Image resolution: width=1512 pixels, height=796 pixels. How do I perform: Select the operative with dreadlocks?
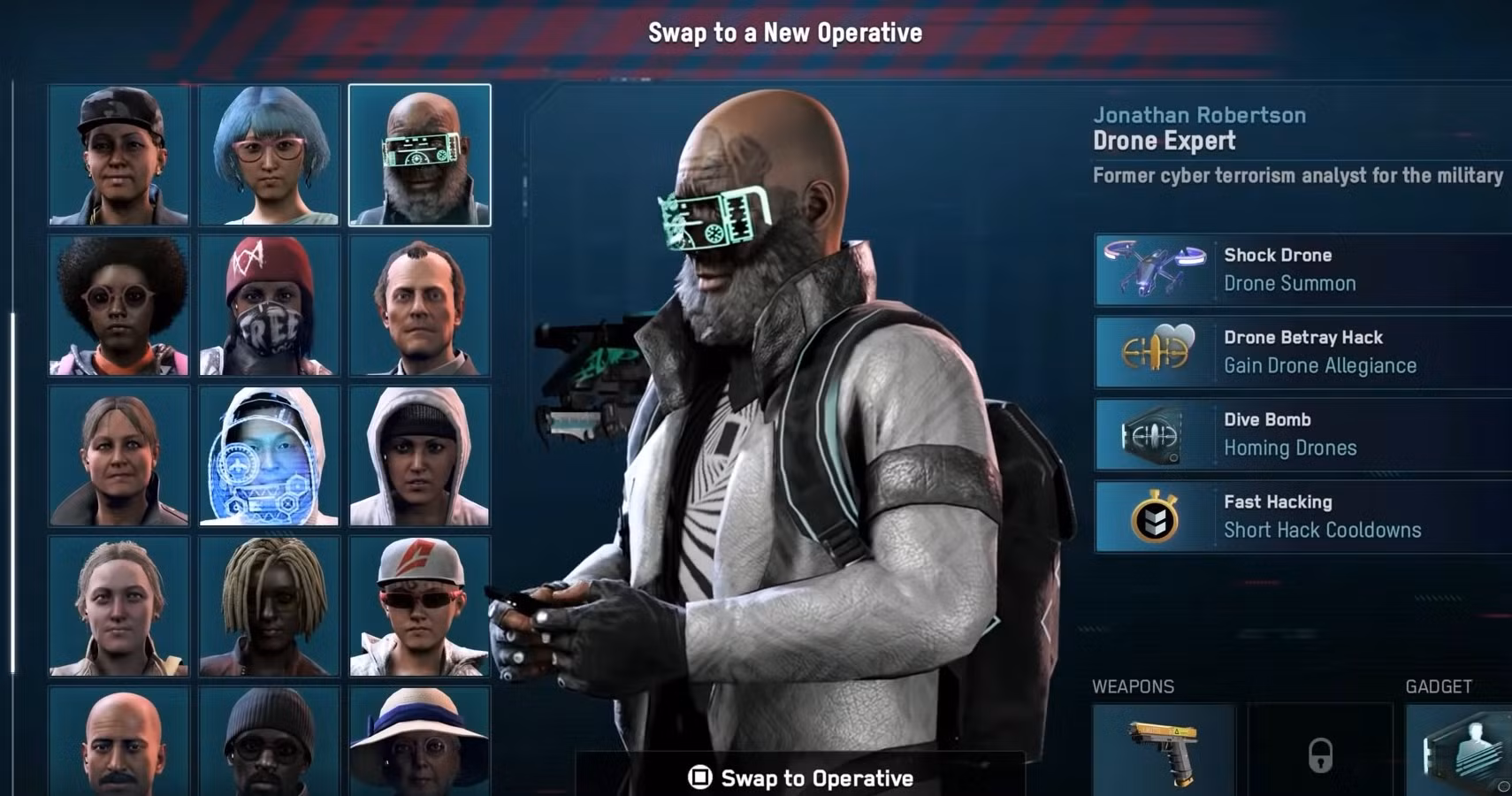pos(270,606)
